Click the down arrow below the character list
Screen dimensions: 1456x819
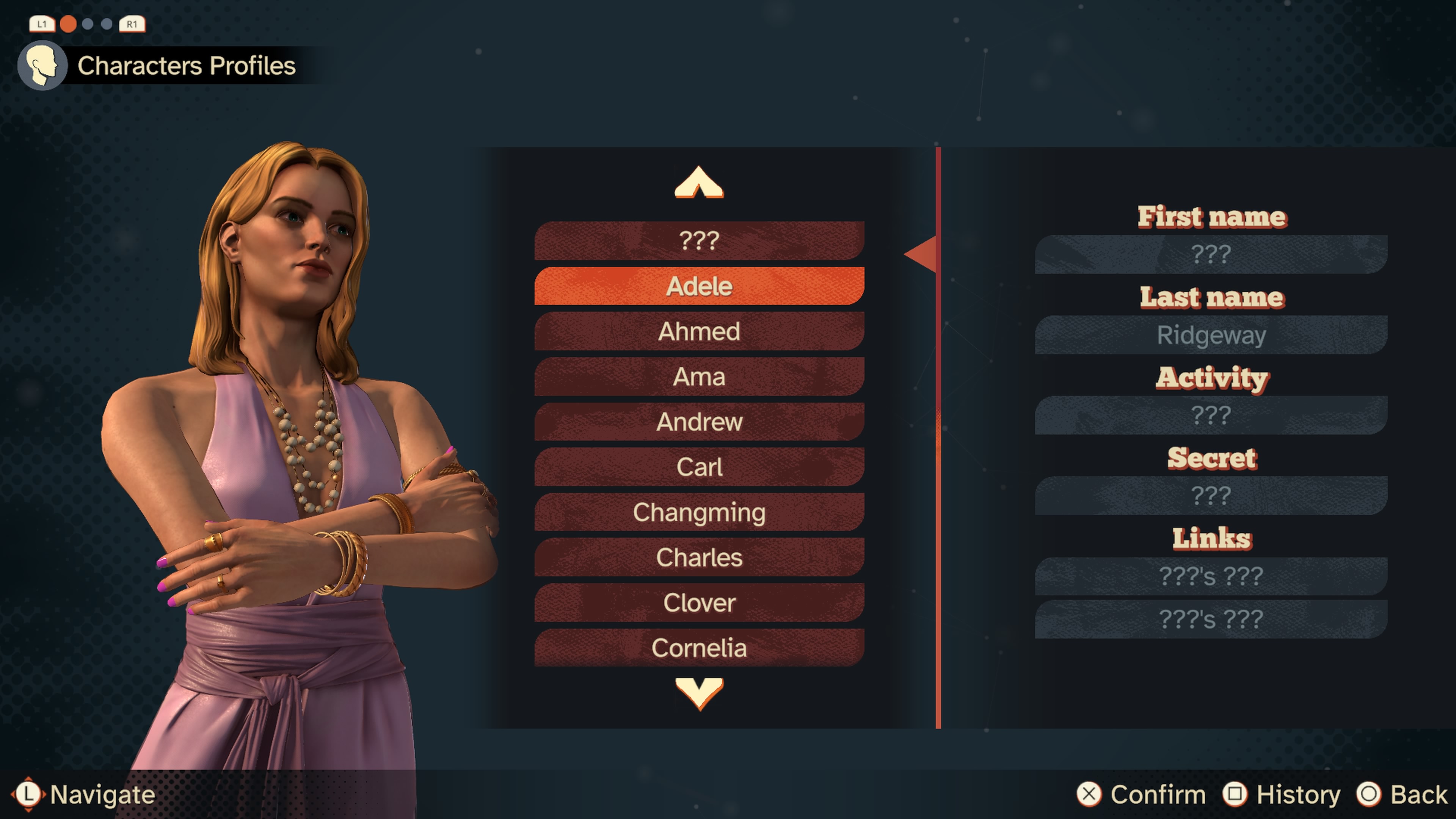pyautogui.click(x=699, y=693)
